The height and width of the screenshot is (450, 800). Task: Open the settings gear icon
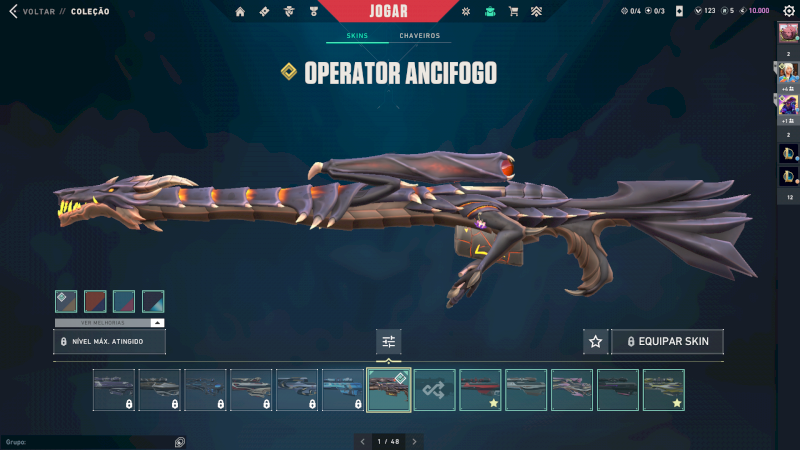tap(789, 11)
